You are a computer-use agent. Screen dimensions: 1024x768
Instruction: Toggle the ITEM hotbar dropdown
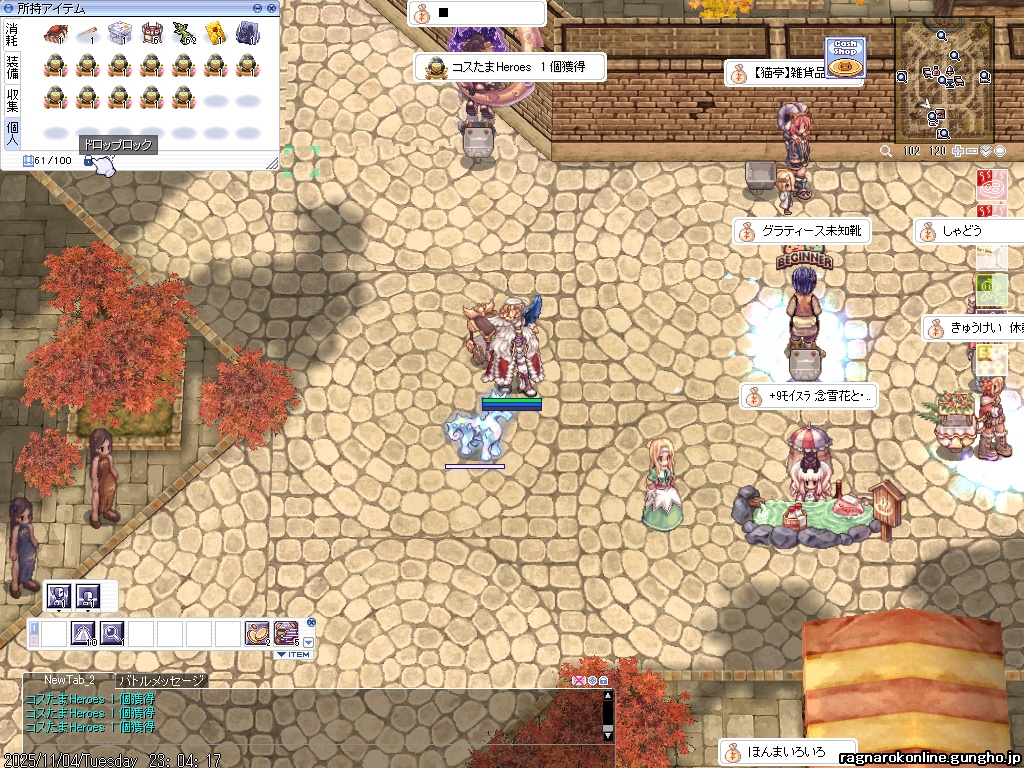coord(293,654)
